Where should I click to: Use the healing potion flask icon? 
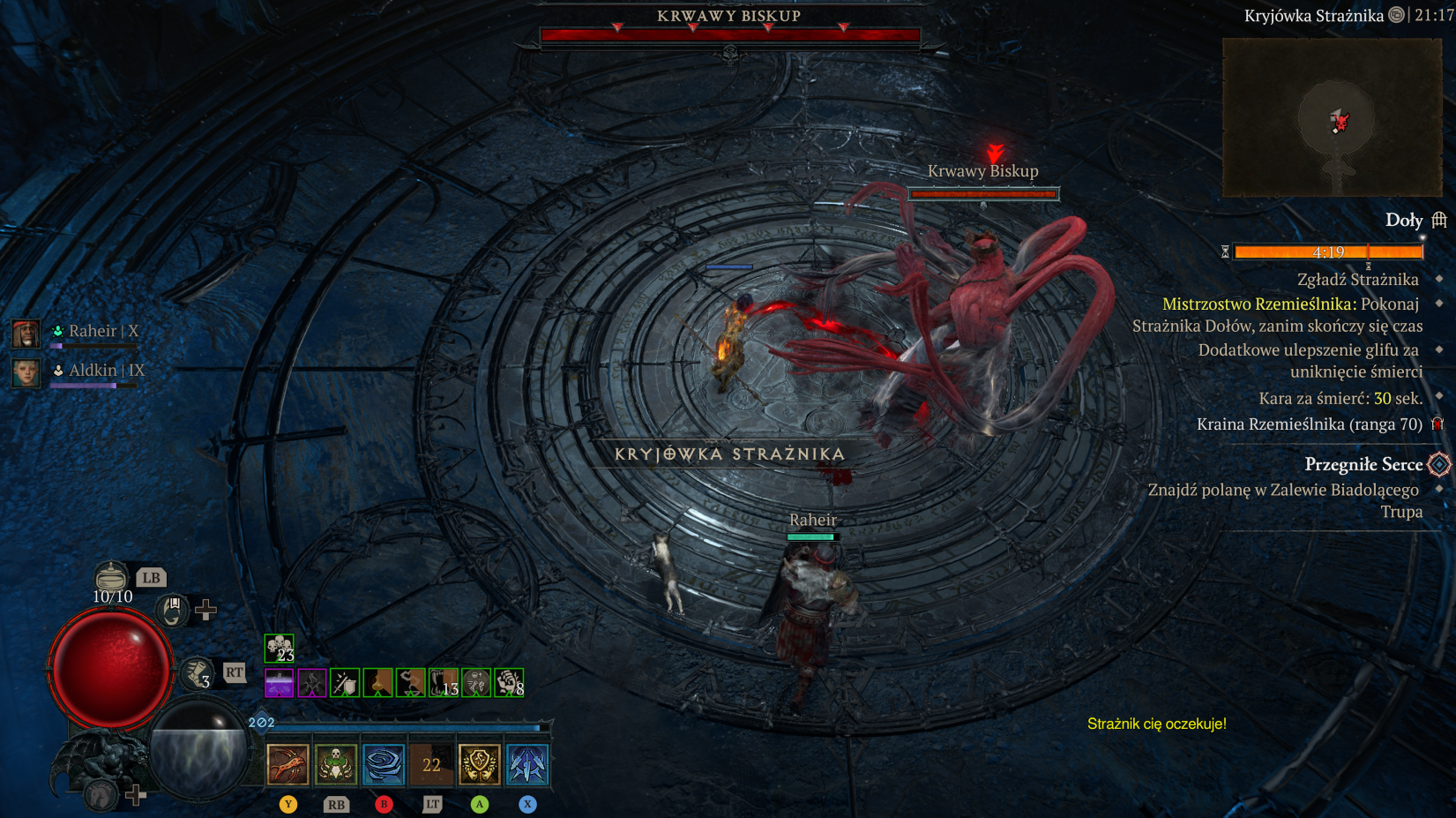pos(111,577)
